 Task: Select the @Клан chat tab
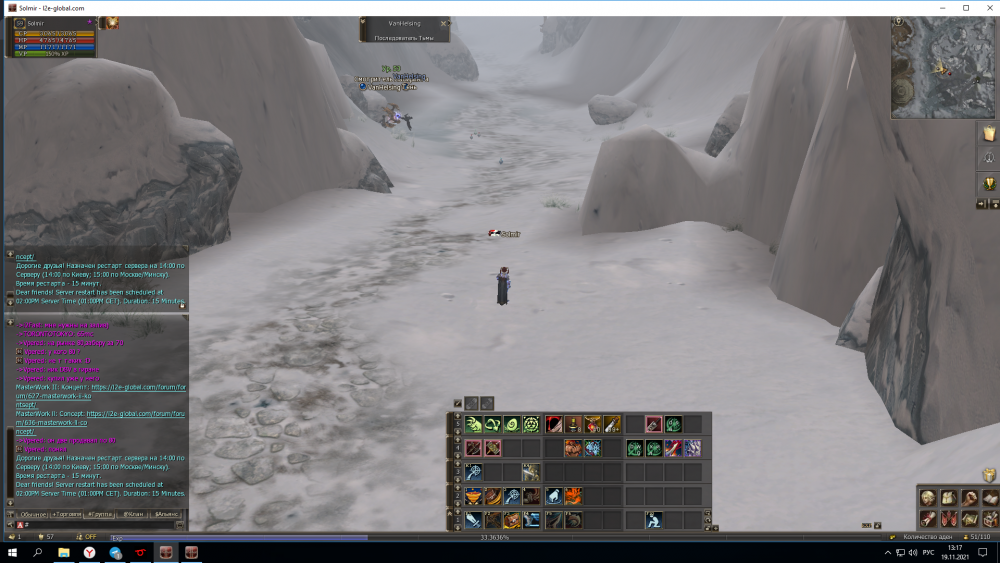click(133, 514)
